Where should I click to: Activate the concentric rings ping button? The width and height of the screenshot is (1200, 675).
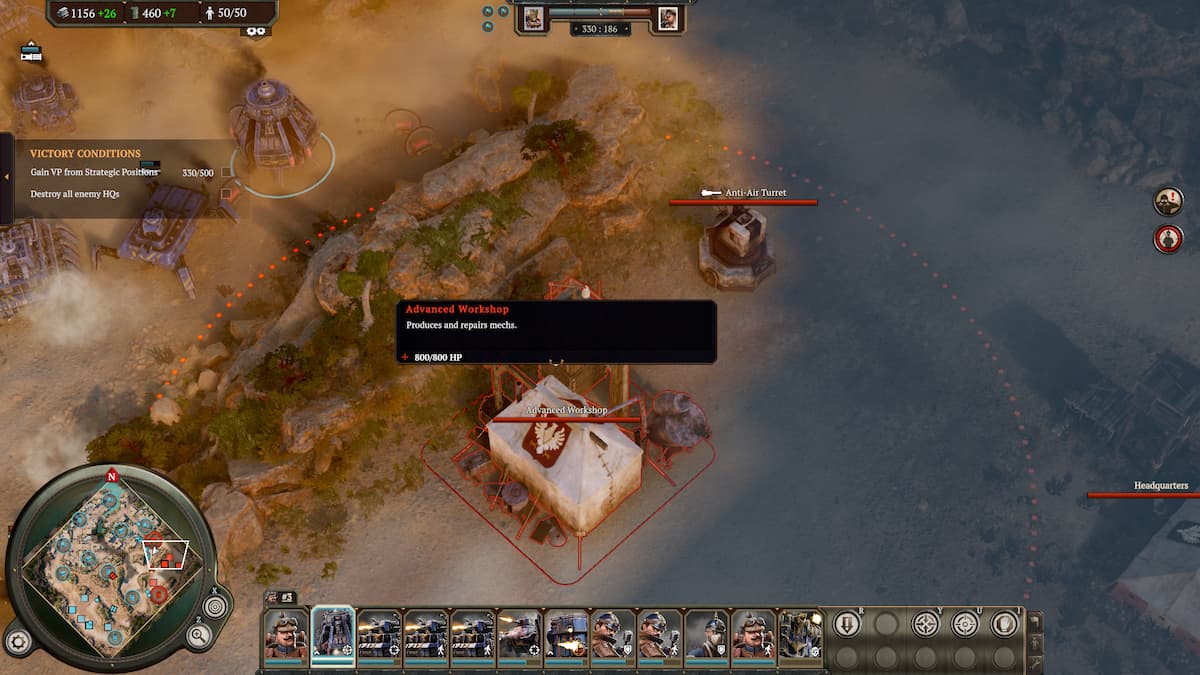(215, 606)
